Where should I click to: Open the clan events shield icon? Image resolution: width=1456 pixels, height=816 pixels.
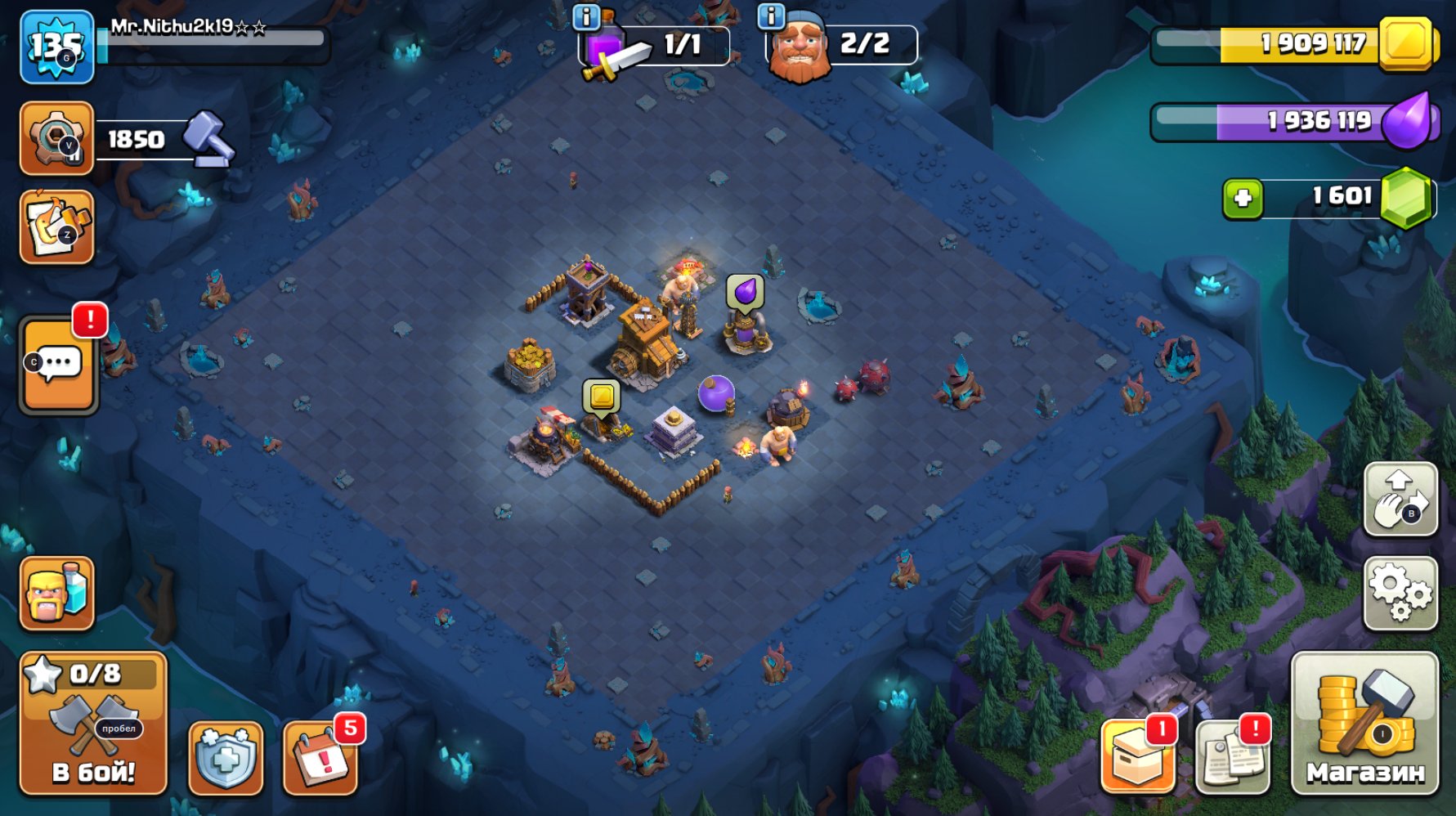pyautogui.click(x=225, y=756)
